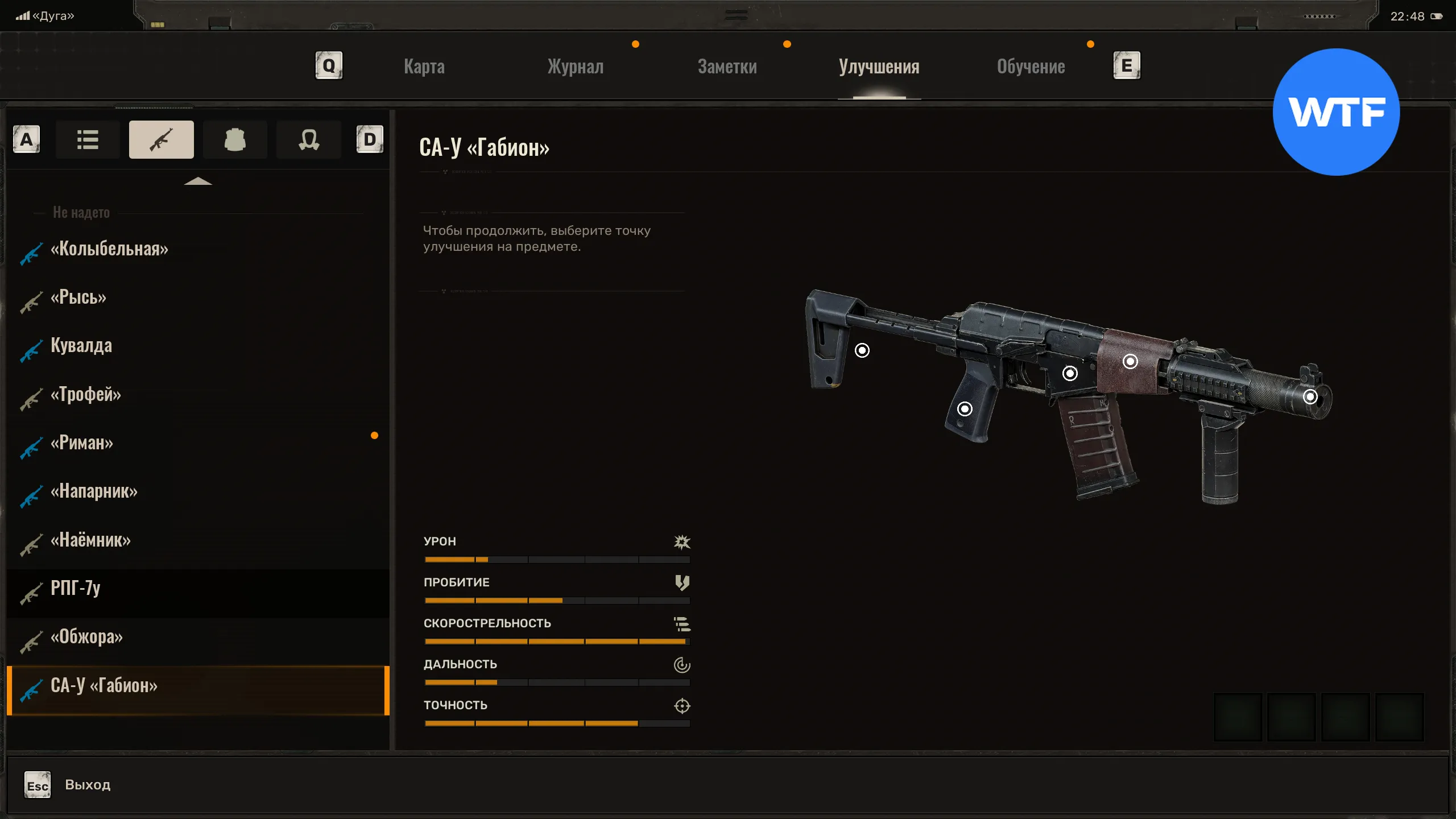
Task: Click the pistol grip upgrade point
Action: [965, 409]
